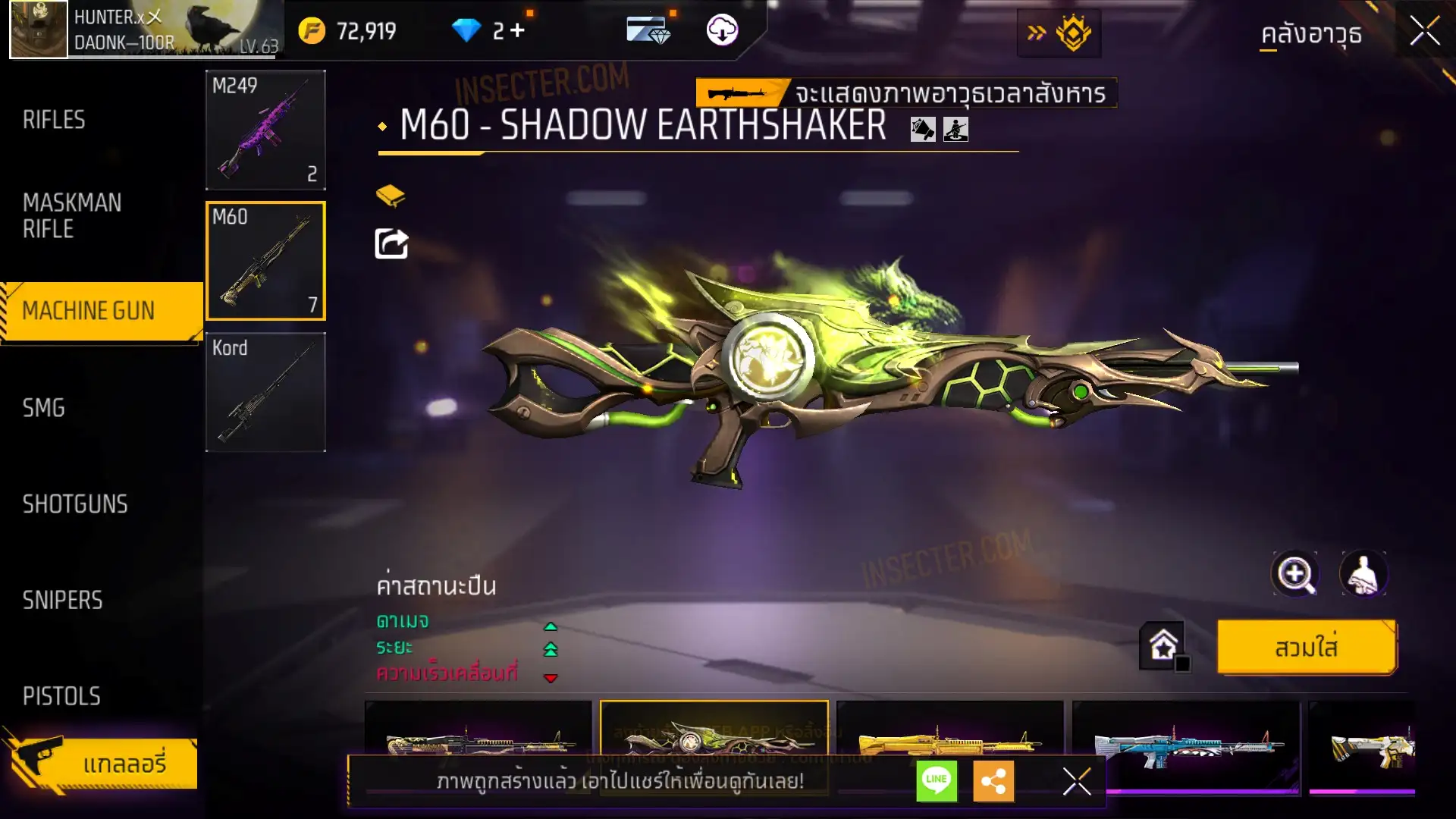Image resolution: width=1456 pixels, height=819 pixels.
Task: Open the gallery button with pistol icon
Action: click(x=102, y=763)
